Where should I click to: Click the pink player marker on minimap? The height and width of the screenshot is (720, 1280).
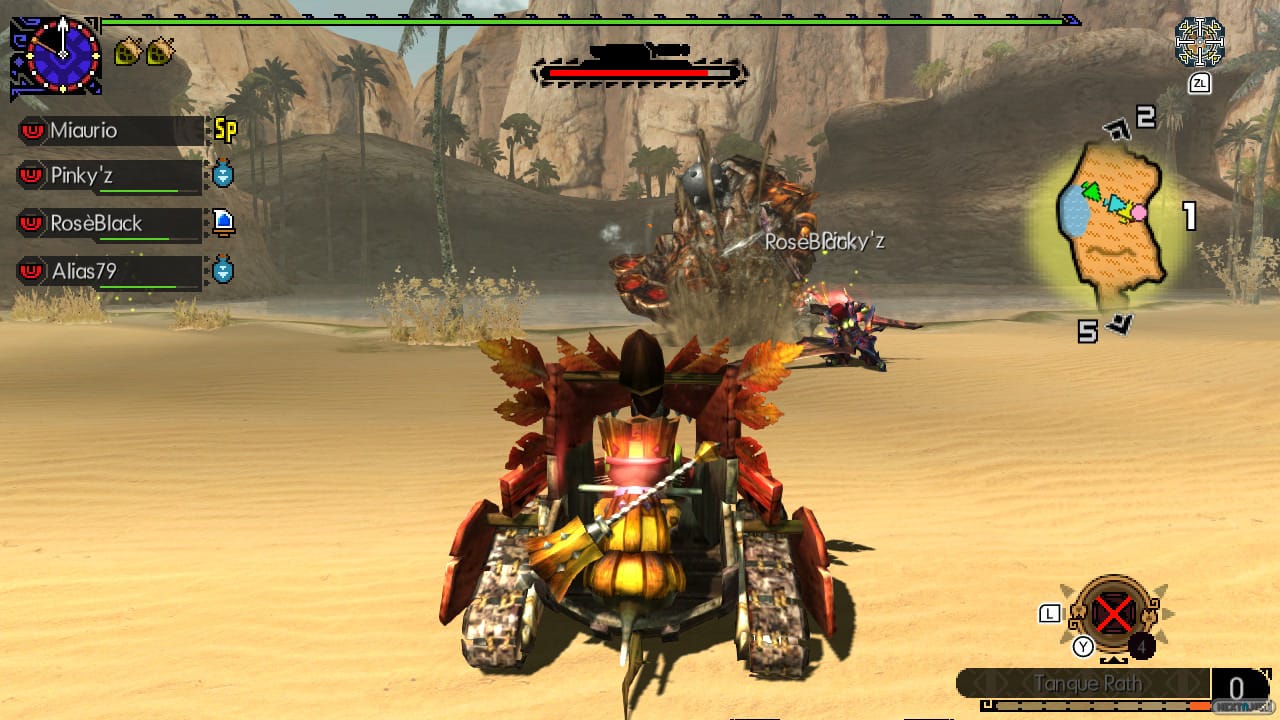pos(1139,212)
